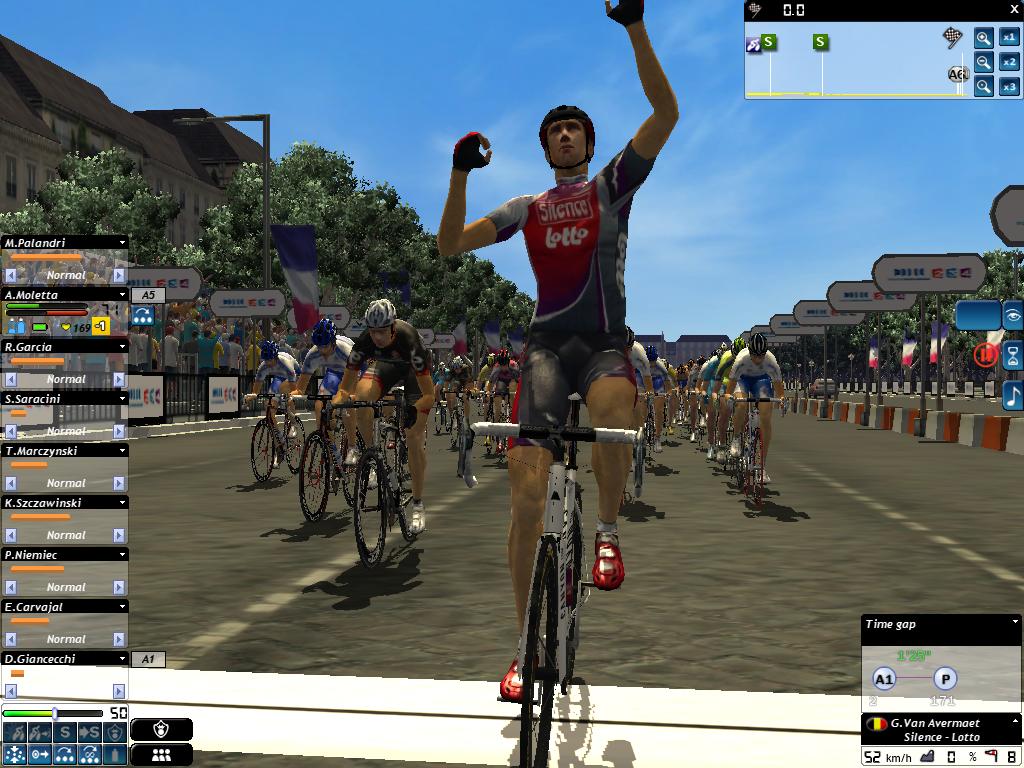Choose rider R.Garcia from the list
This screenshot has height=768, width=1024.
[x=60, y=347]
